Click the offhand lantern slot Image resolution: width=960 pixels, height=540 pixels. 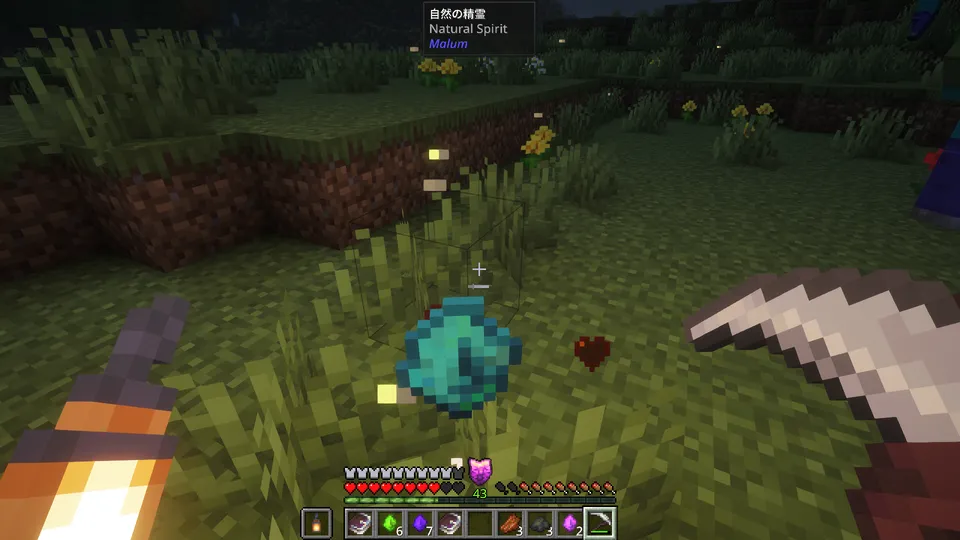316,523
